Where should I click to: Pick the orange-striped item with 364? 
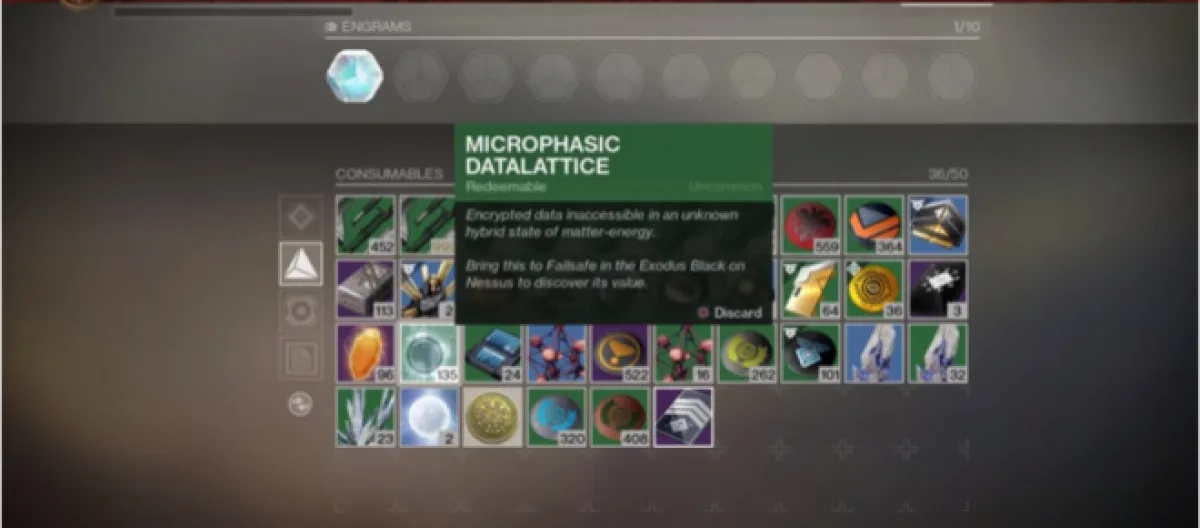click(x=874, y=225)
